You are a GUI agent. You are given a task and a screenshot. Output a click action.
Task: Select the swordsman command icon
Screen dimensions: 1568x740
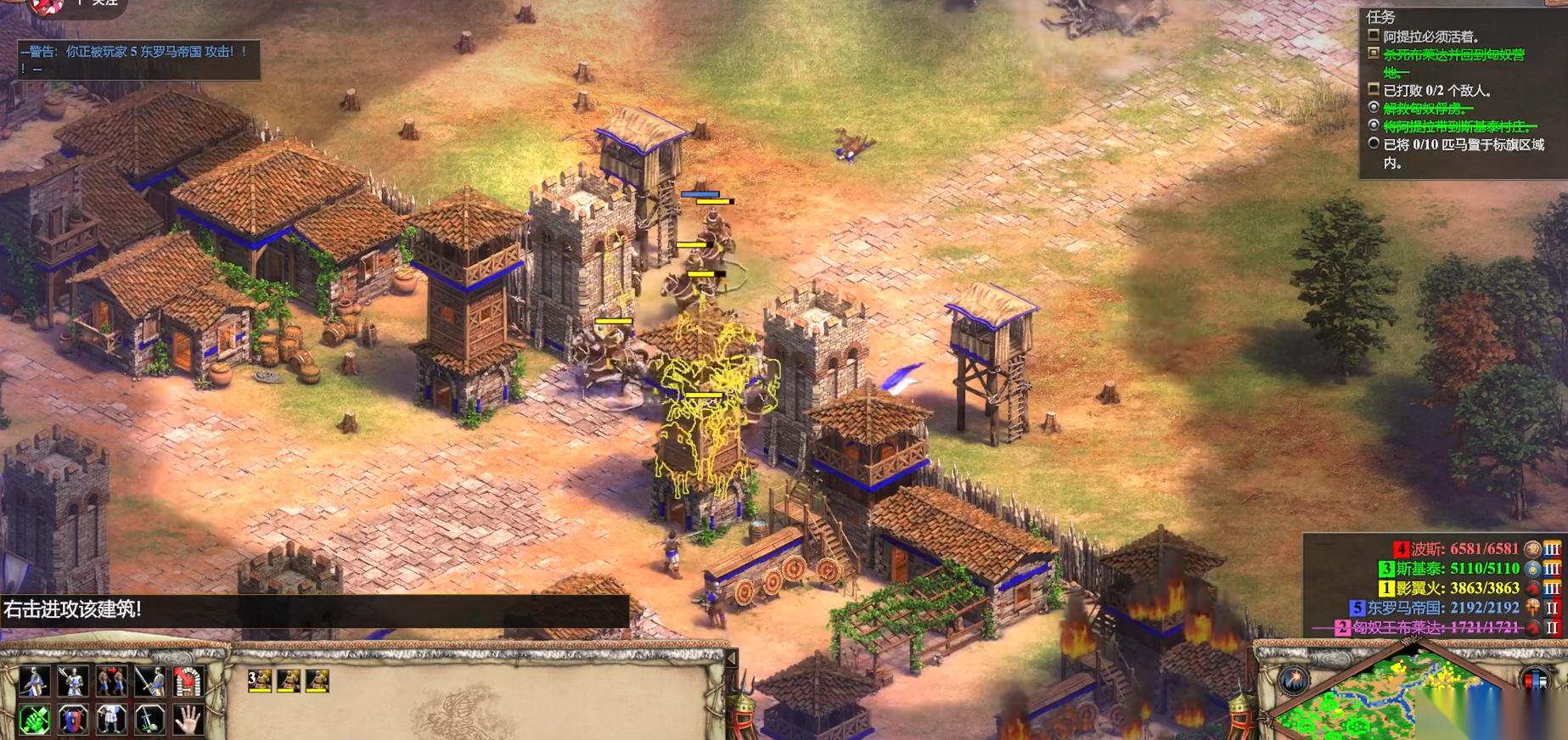pos(150,681)
